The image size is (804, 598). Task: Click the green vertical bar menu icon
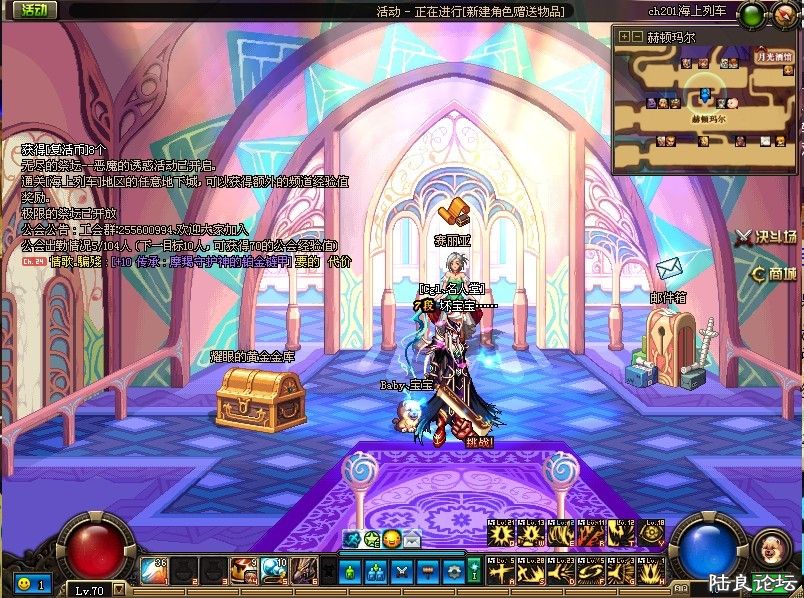pos(477,571)
